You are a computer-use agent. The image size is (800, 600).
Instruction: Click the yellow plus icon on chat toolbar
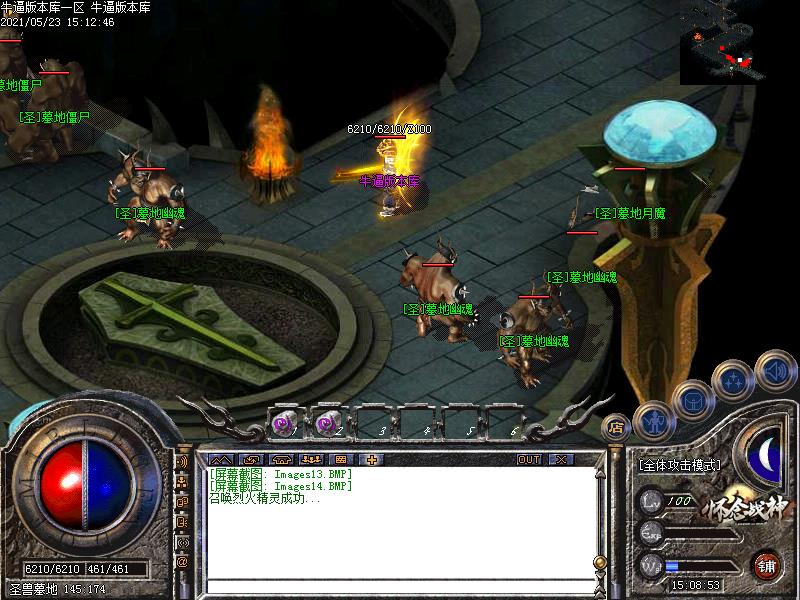pyautogui.click(x=372, y=459)
